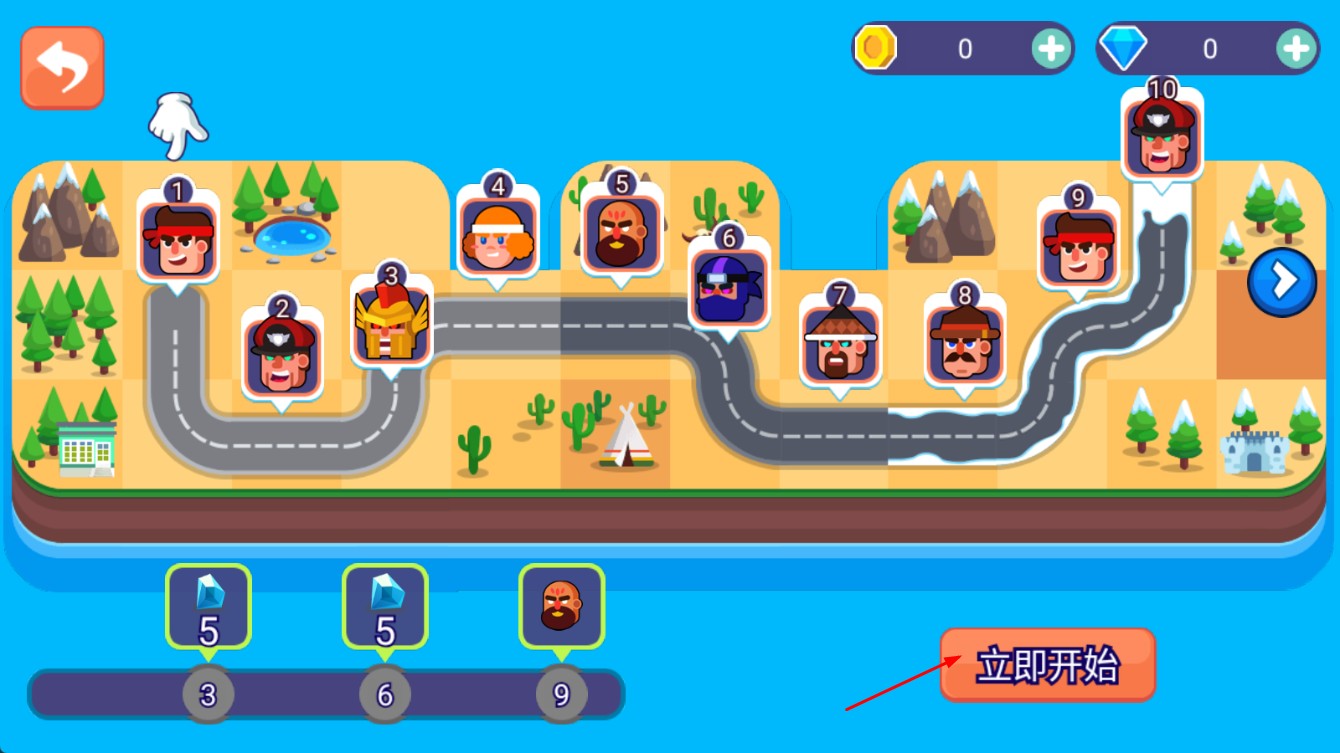Add more diamonds with plus button
The height and width of the screenshot is (753, 1340).
coord(1295,48)
